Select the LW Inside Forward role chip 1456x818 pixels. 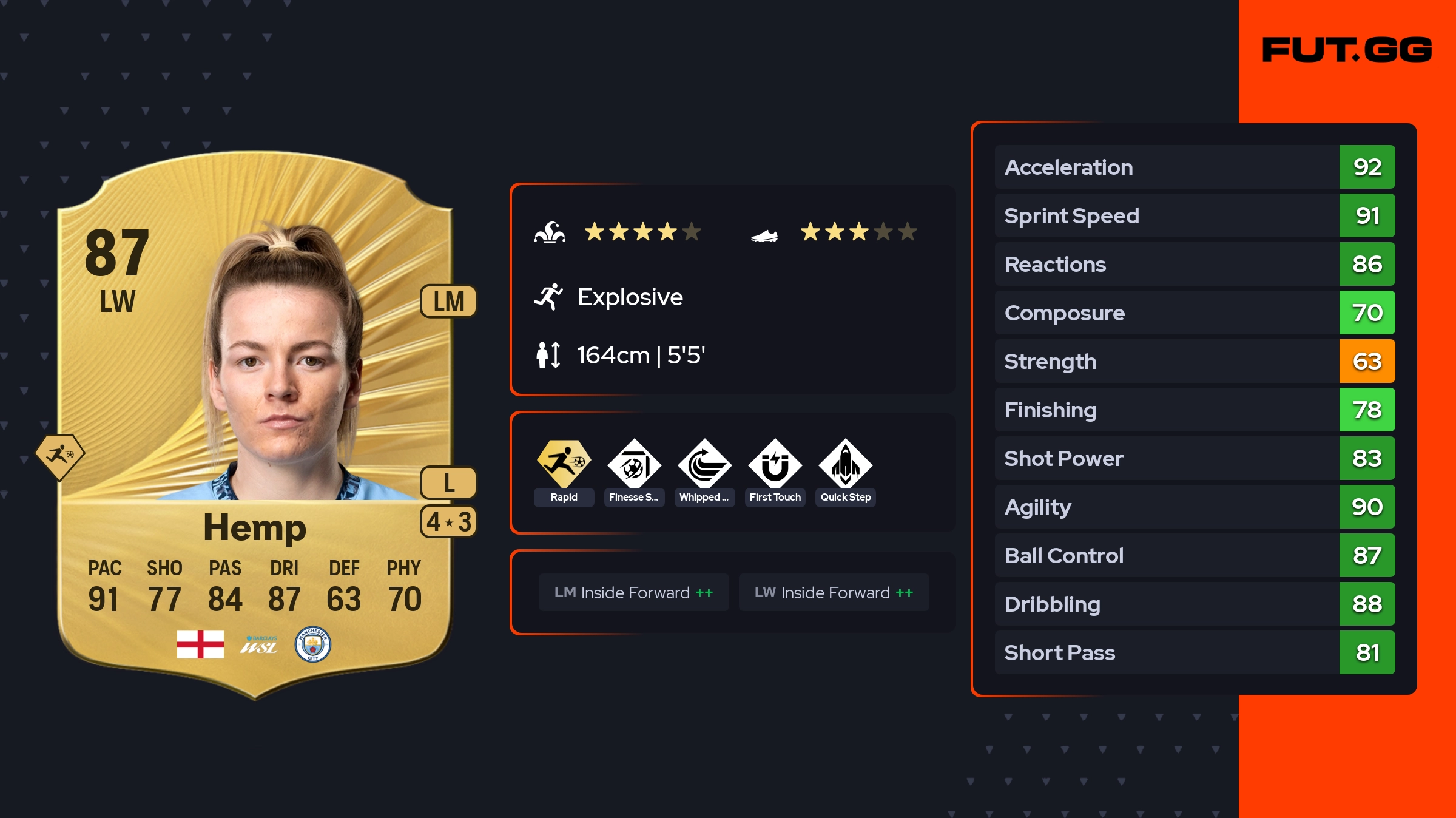834,592
